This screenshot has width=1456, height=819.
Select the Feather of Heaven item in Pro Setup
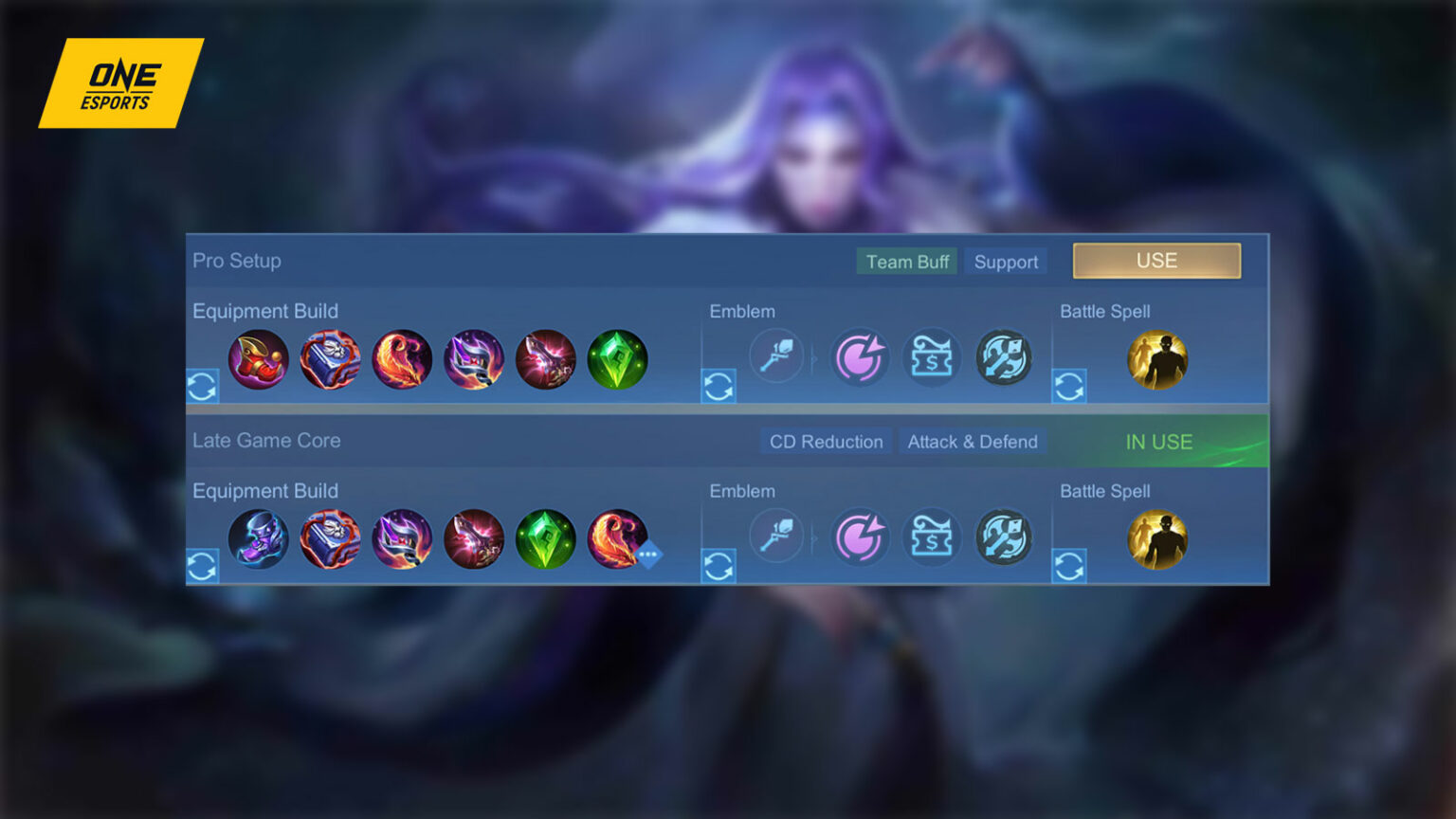tap(402, 358)
